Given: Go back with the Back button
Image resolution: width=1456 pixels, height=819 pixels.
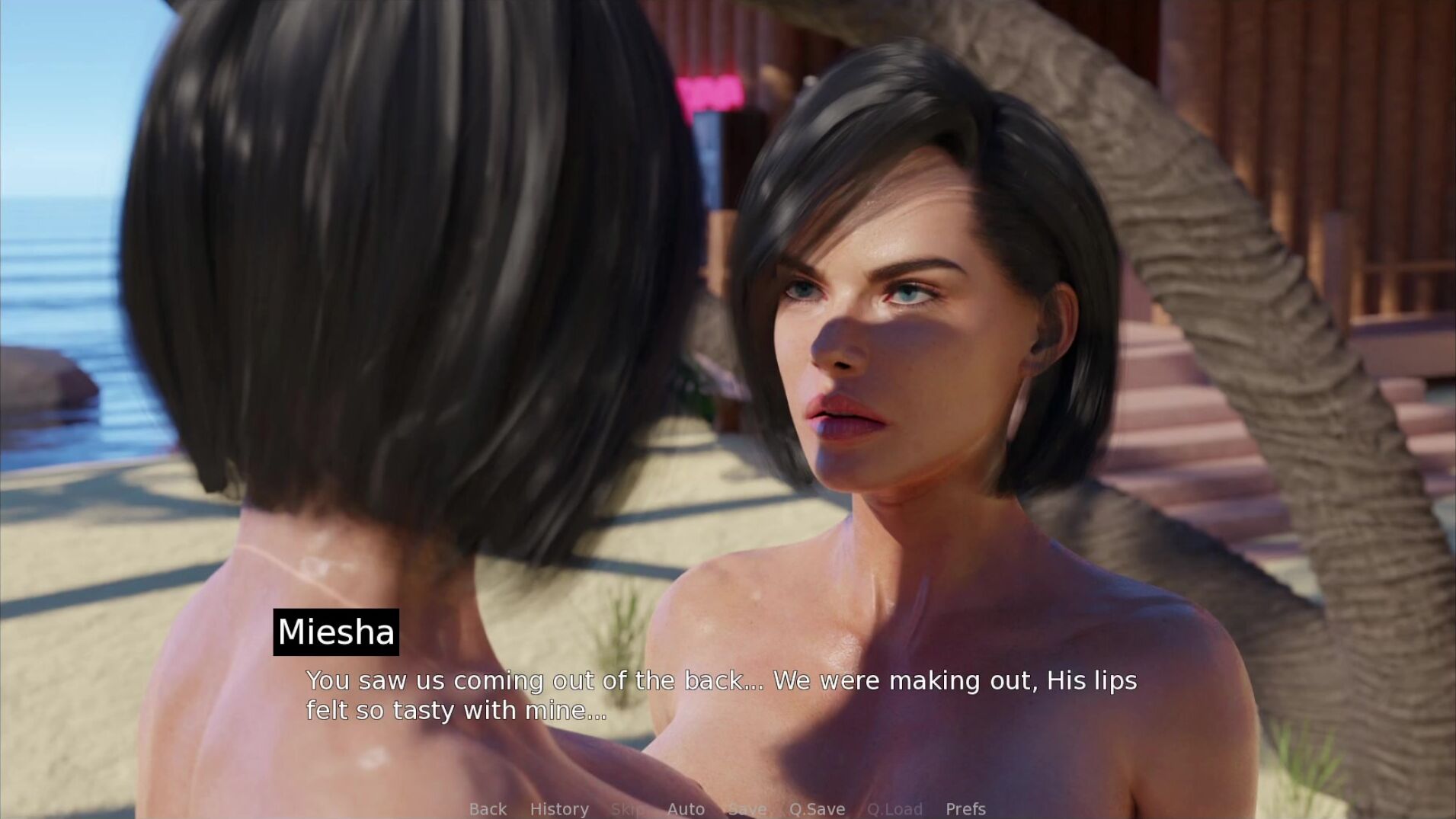Looking at the screenshot, I should pos(488,808).
